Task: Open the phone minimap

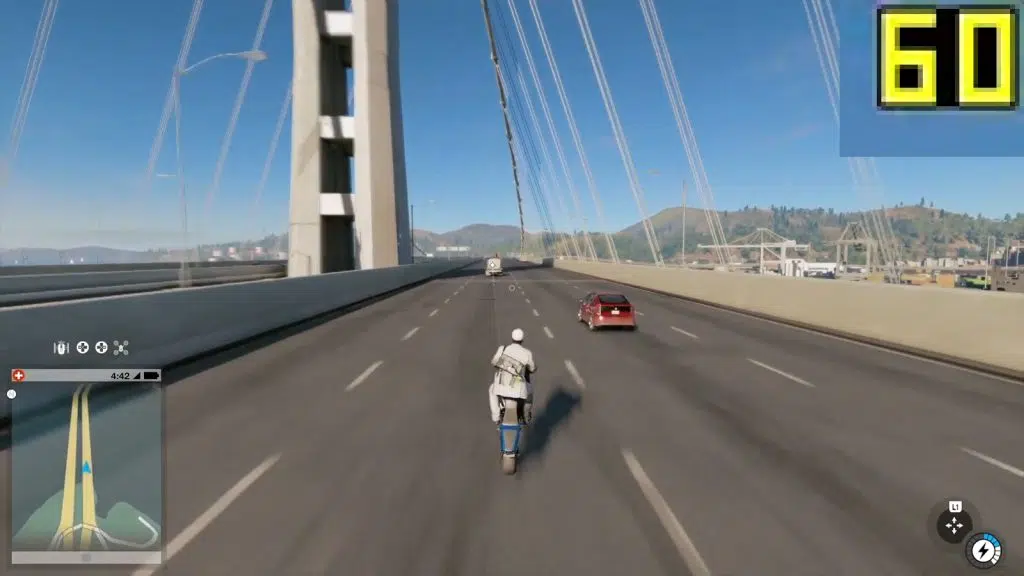Action: pyautogui.click(x=86, y=465)
